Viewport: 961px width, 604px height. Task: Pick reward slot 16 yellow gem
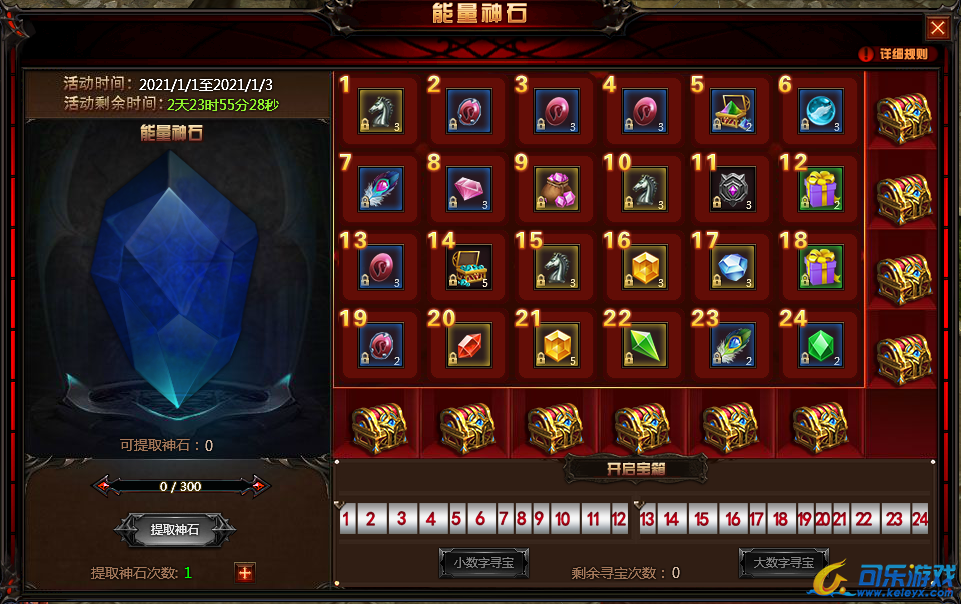[x=644, y=267]
